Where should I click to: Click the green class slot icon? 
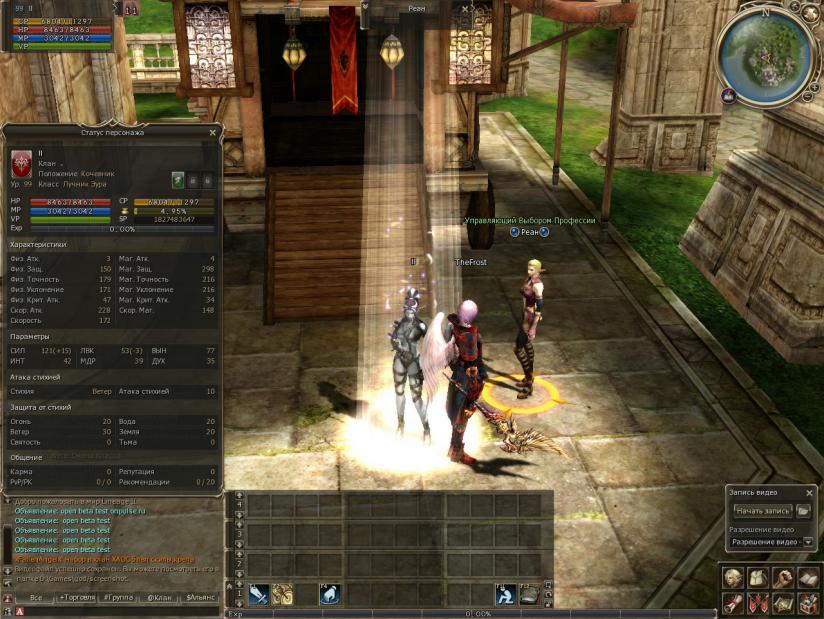pos(178,180)
